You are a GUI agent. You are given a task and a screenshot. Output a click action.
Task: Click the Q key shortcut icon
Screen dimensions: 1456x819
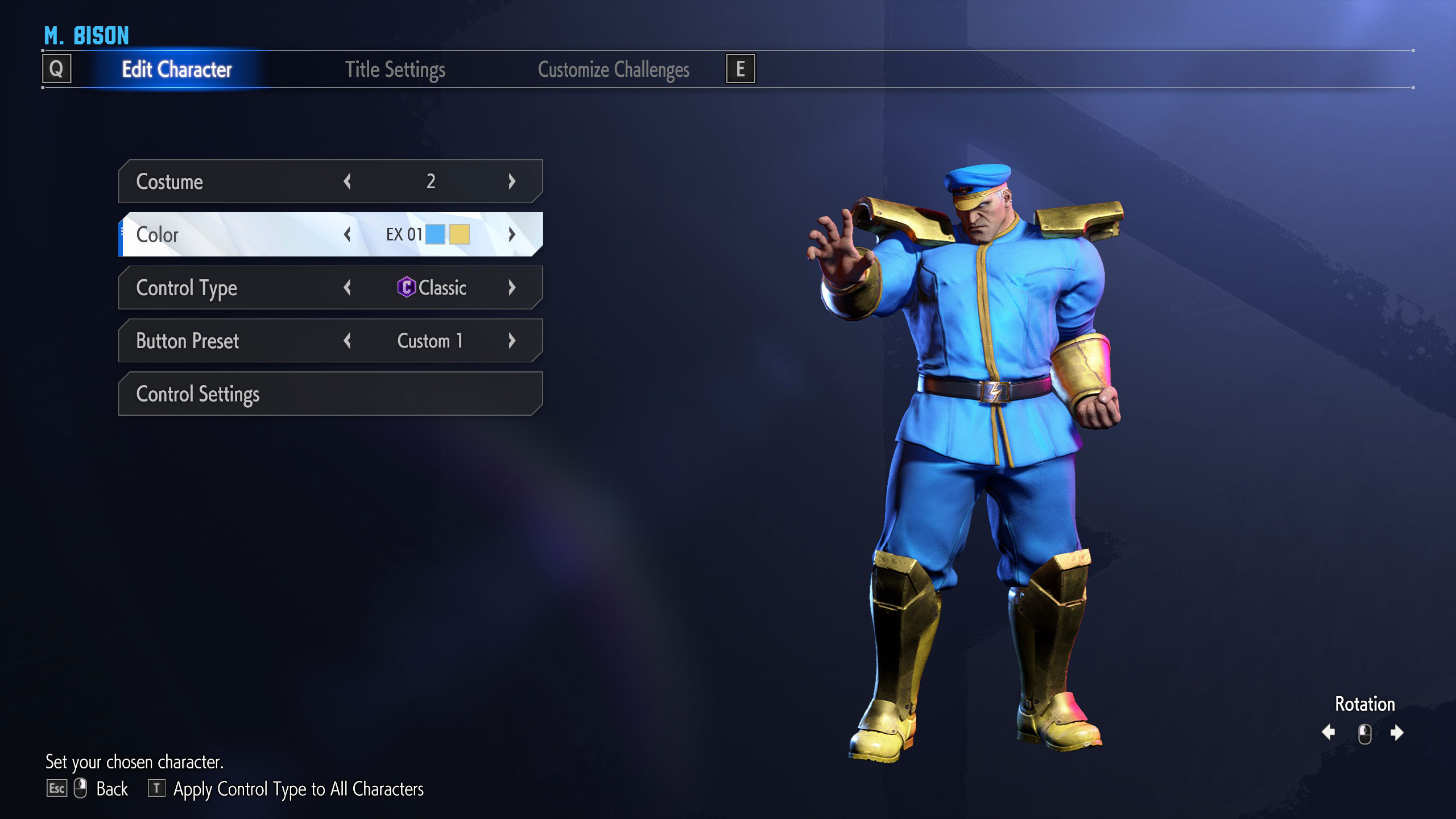pyautogui.click(x=57, y=69)
